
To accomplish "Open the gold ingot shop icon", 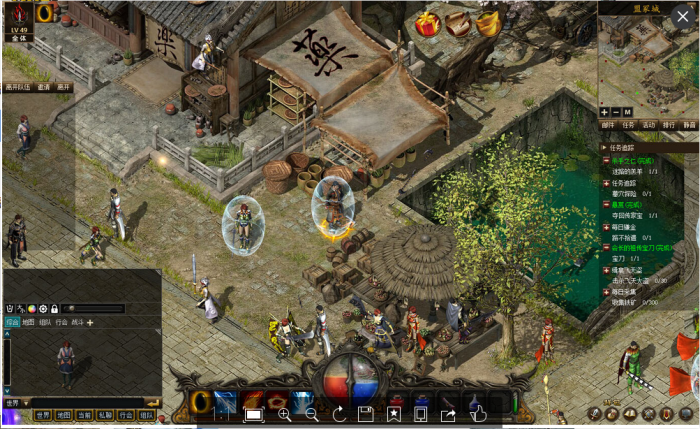I will click(488, 22).
